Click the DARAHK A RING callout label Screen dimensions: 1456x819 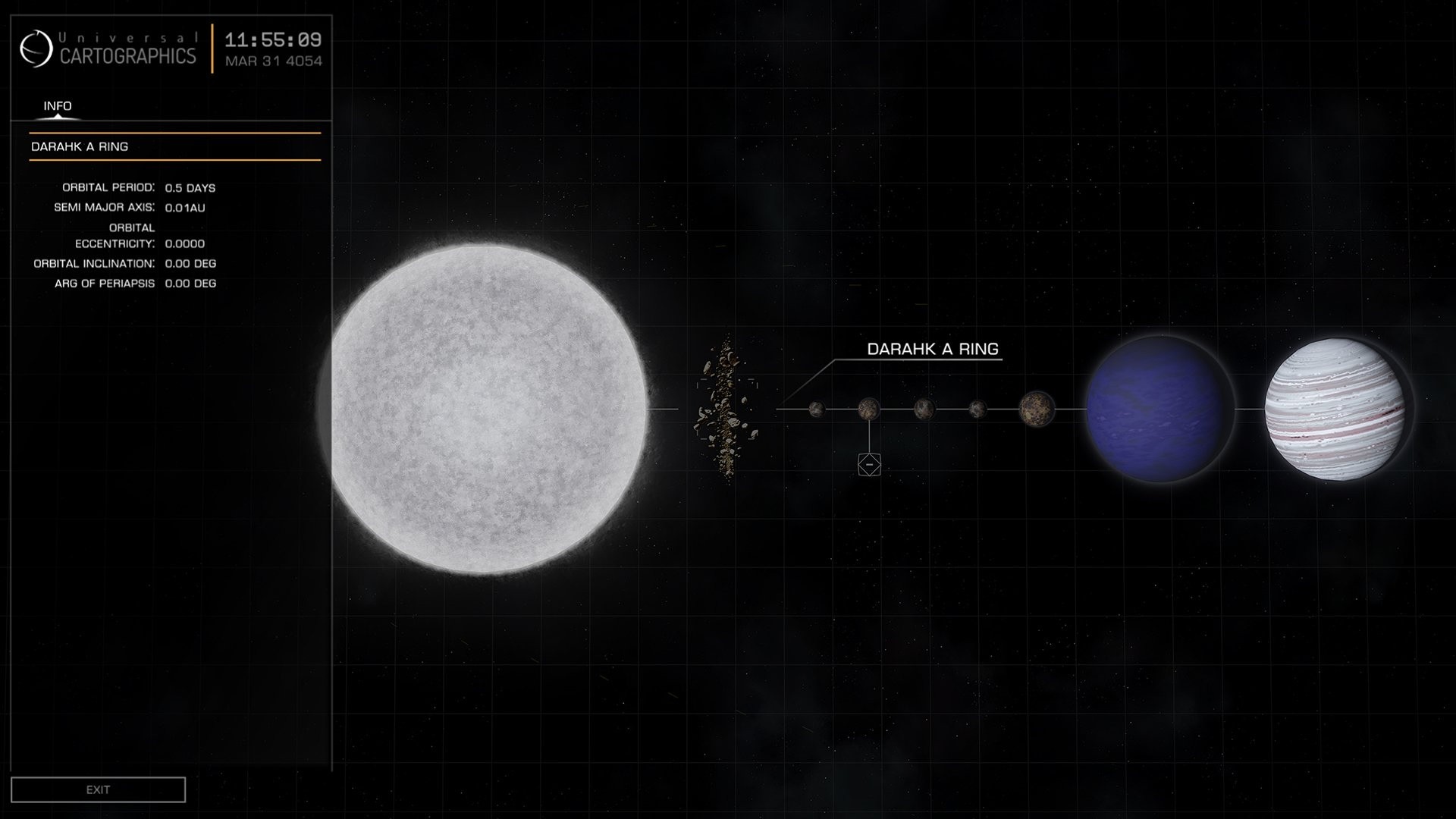click(x=934, y=349)
